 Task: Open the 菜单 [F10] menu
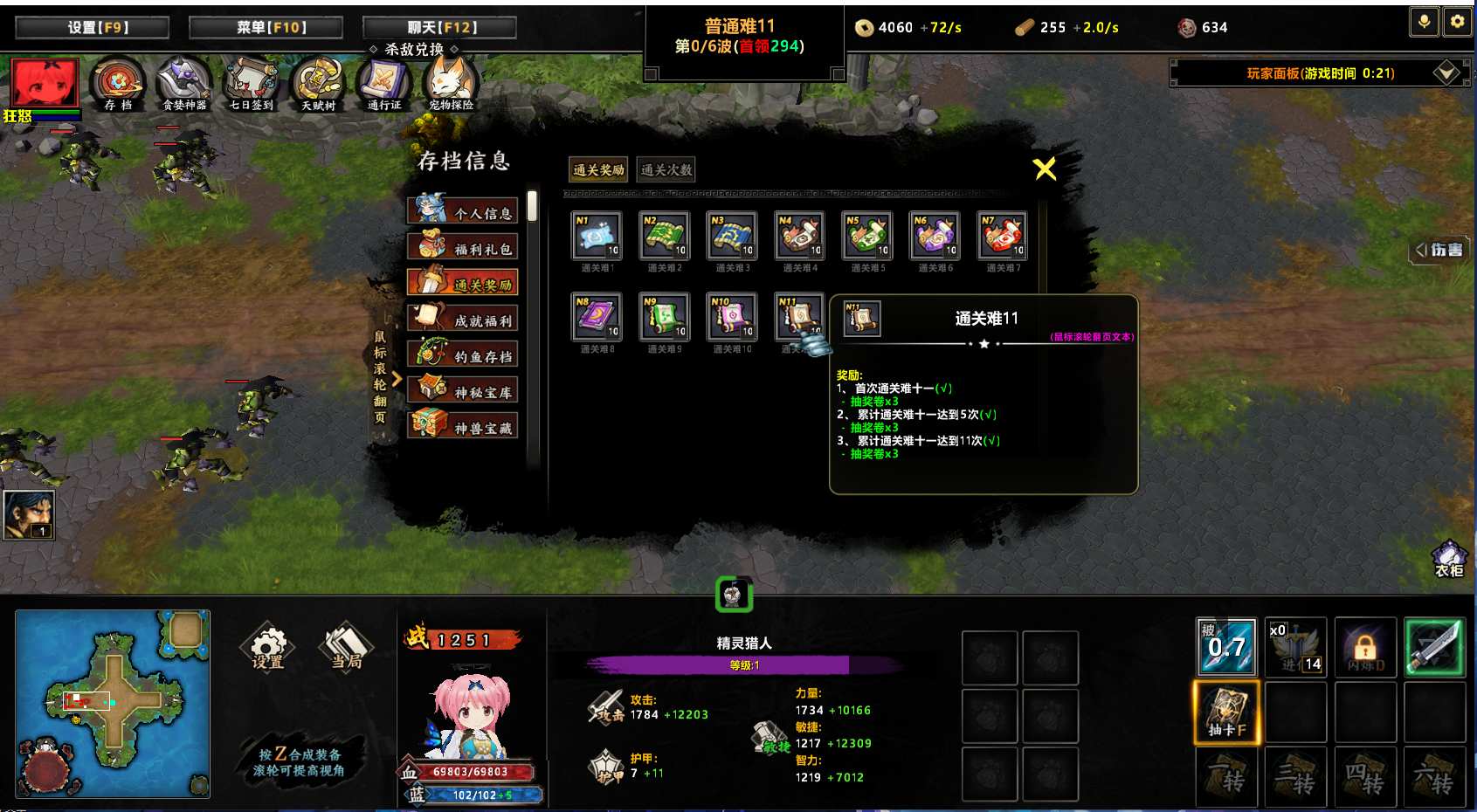click(266, 28)
